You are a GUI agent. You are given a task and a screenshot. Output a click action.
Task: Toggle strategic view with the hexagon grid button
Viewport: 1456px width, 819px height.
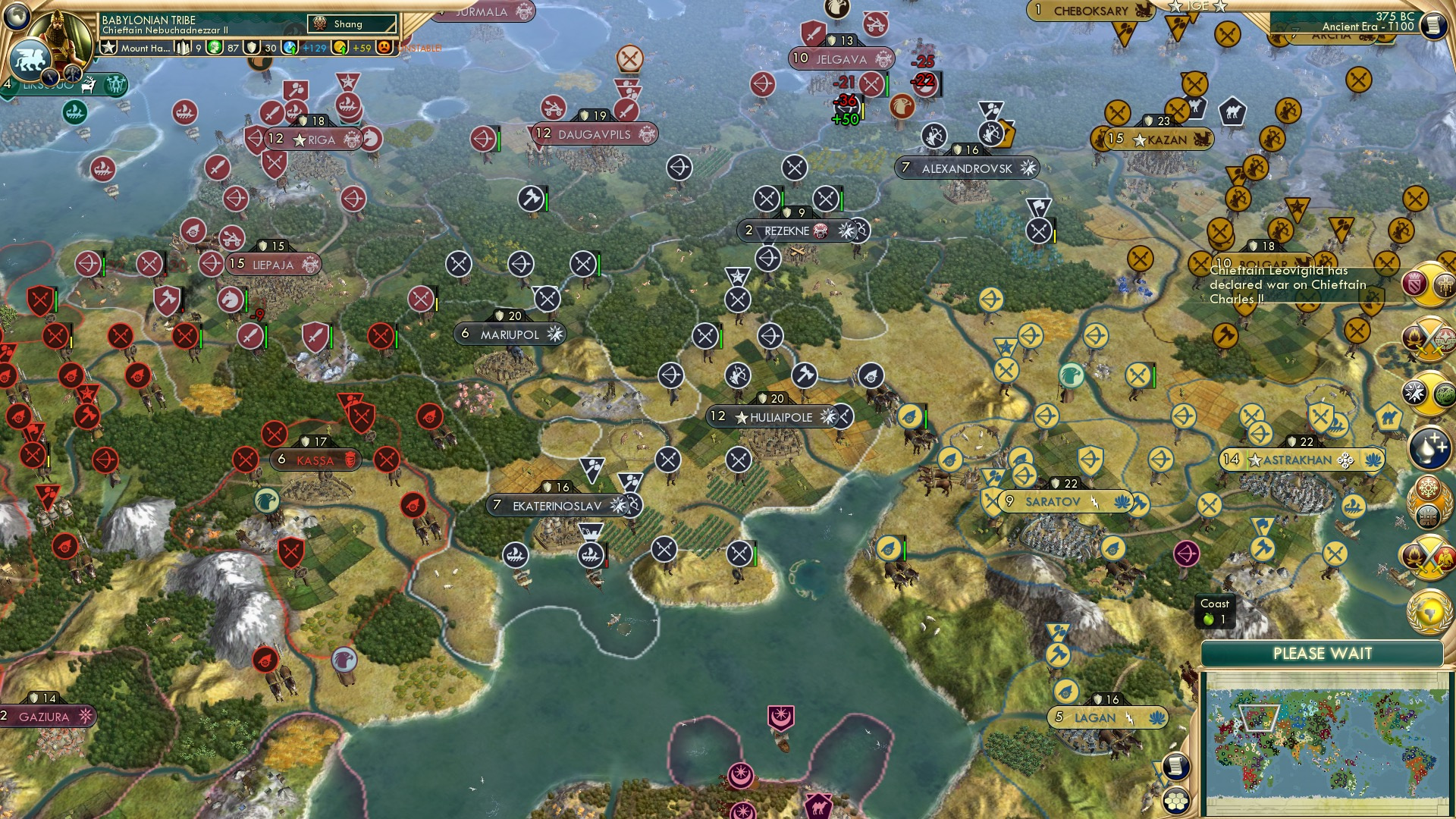tap(1175, 801)
